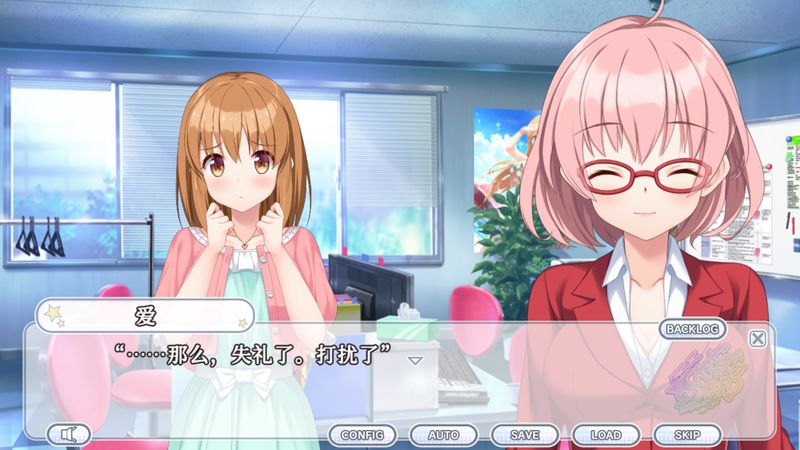The image size is (800, 450).
Task: Open the CONFIG settings menu
Action: 362,435
